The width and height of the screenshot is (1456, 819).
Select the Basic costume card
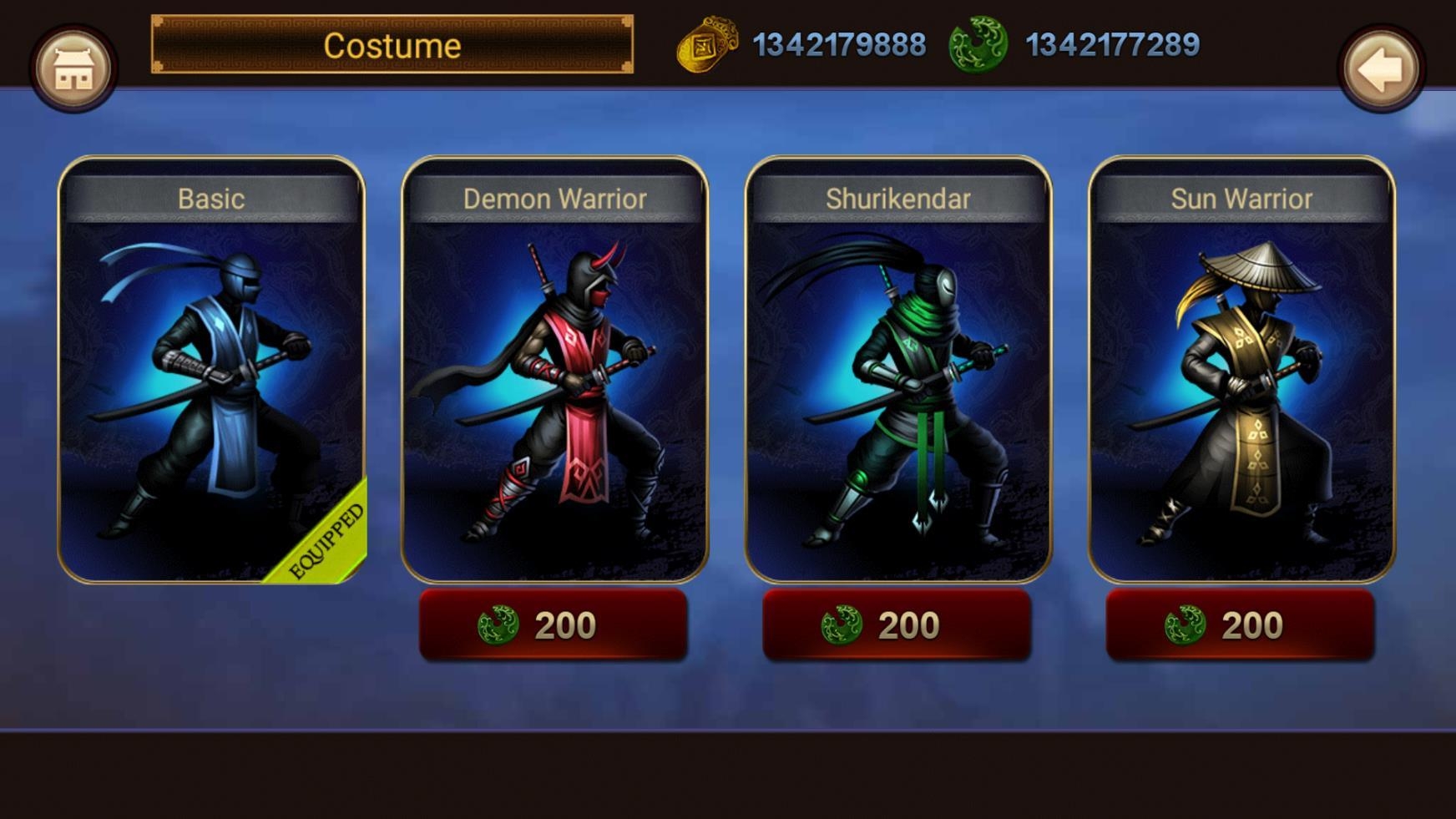click(211, 369)
